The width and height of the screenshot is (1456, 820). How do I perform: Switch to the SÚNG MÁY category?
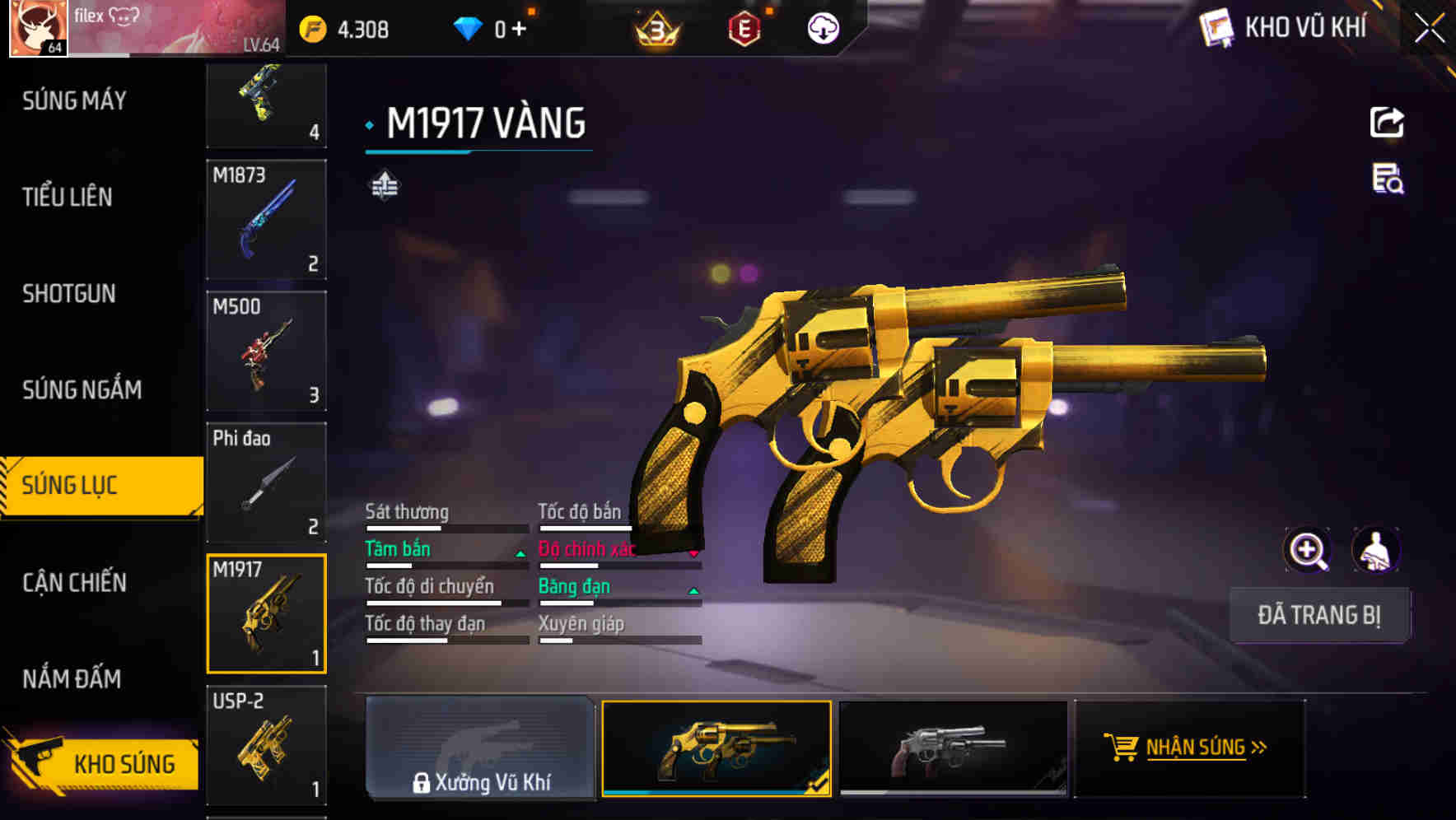click(72, 100)
